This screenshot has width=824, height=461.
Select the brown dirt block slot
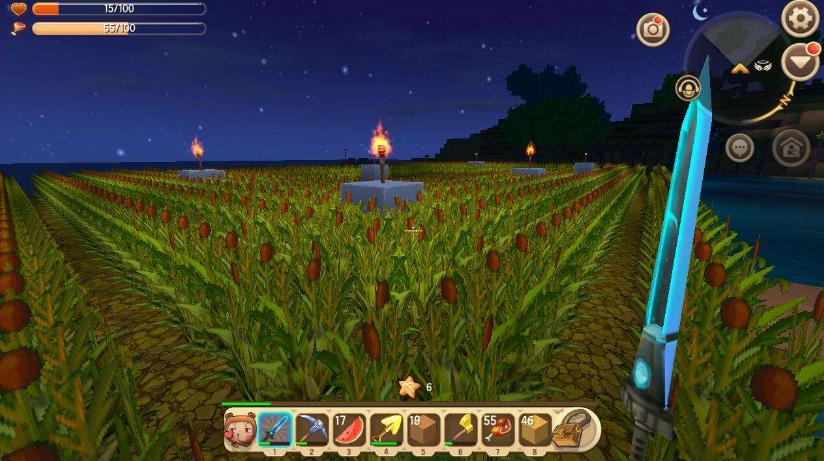(423, 430)
